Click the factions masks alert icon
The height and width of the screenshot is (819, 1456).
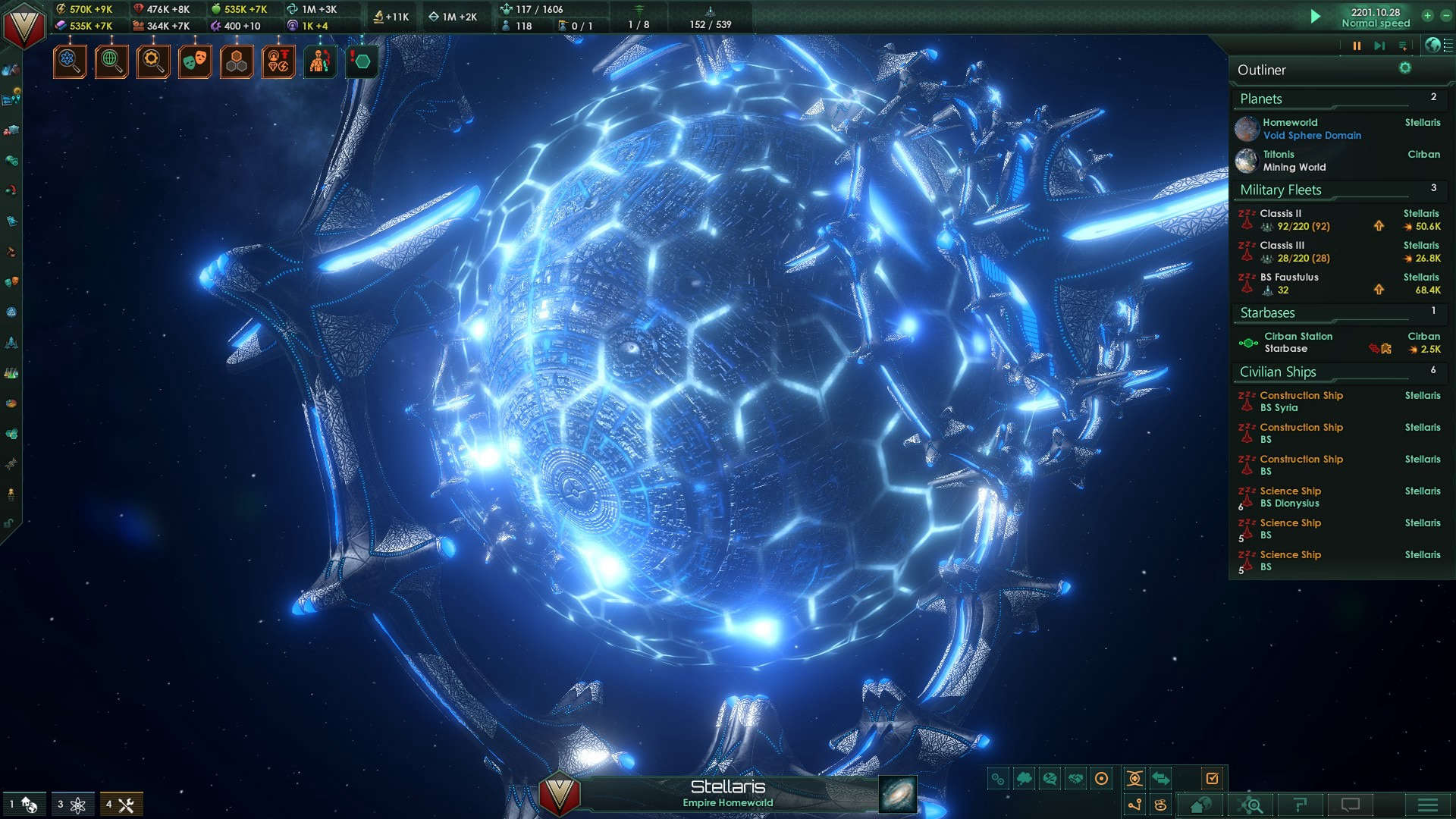click(195, 62)
